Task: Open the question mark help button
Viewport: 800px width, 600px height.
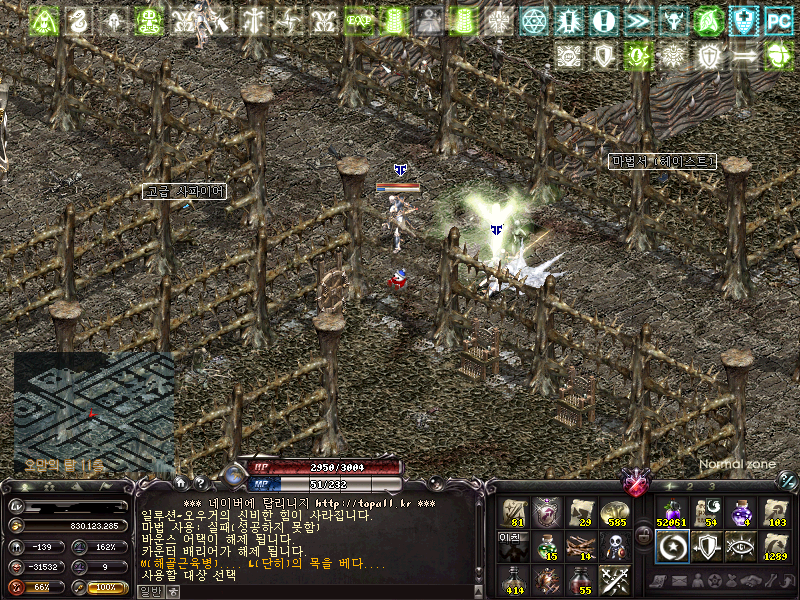Action: point(198,484)
